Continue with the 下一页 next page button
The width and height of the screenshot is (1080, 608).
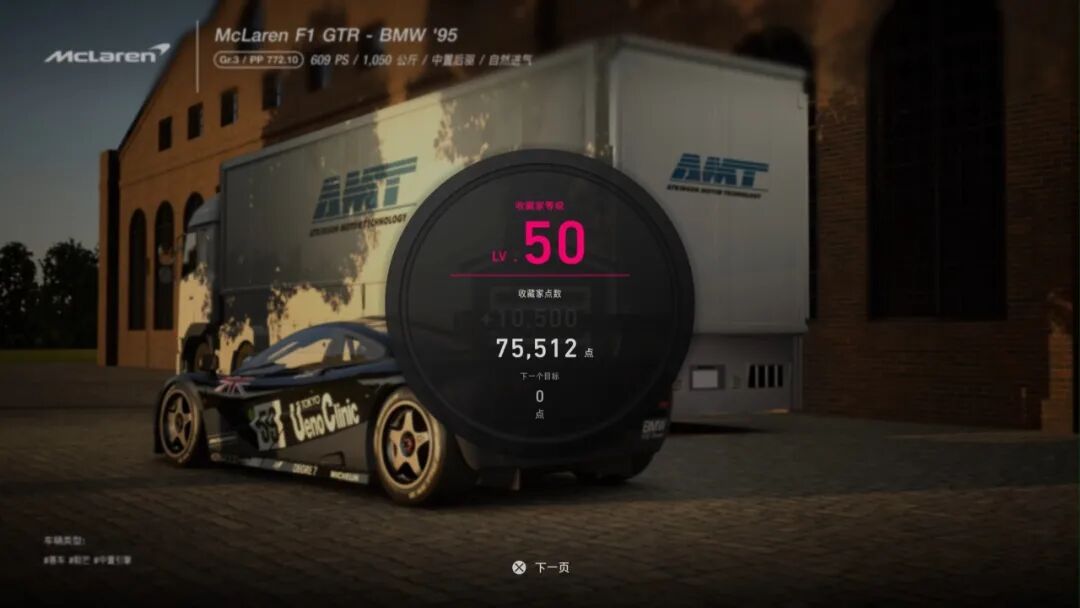click(x=541, y=567)
